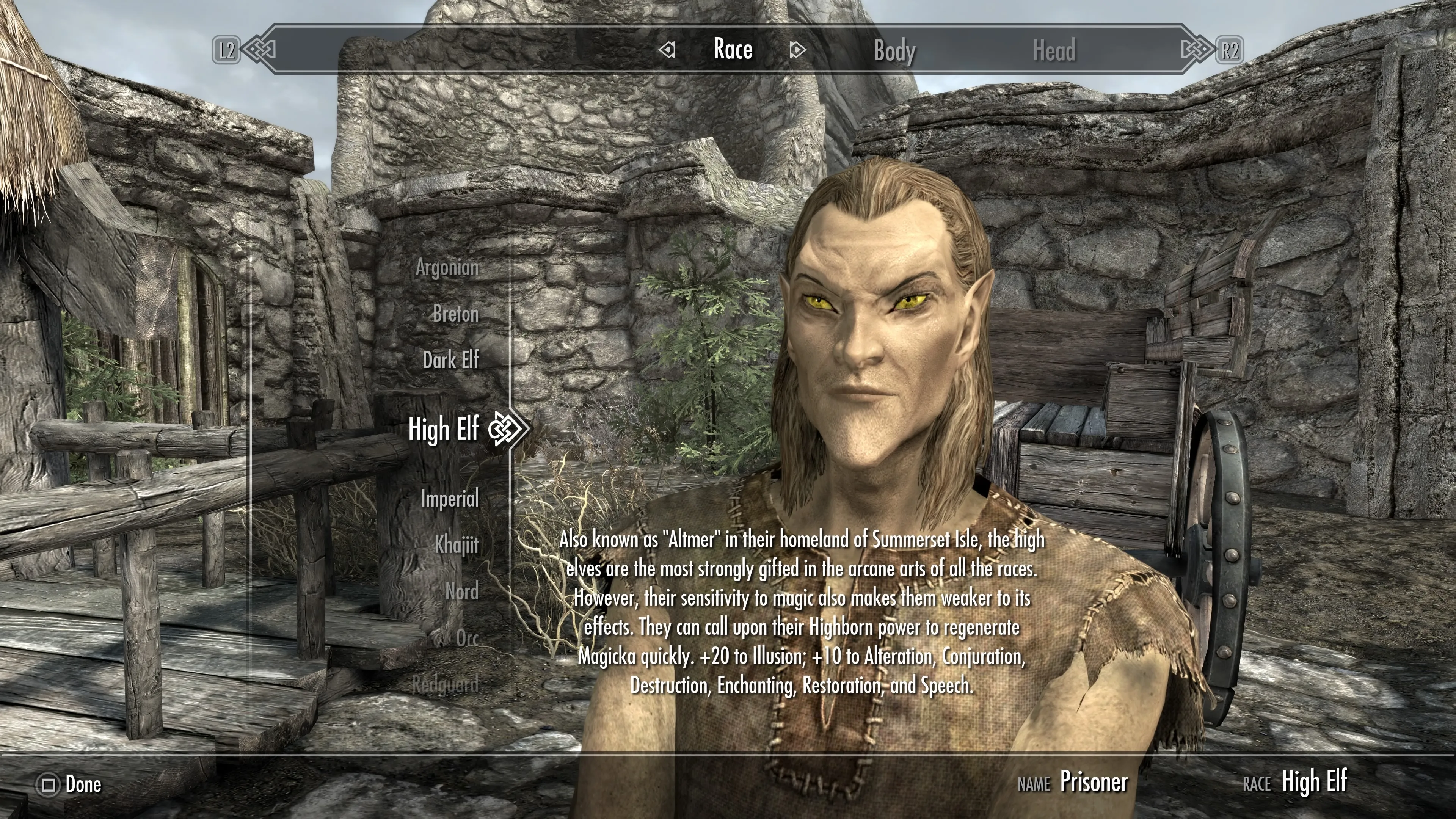Click the right arrow beside Race

tap(797, 50)
